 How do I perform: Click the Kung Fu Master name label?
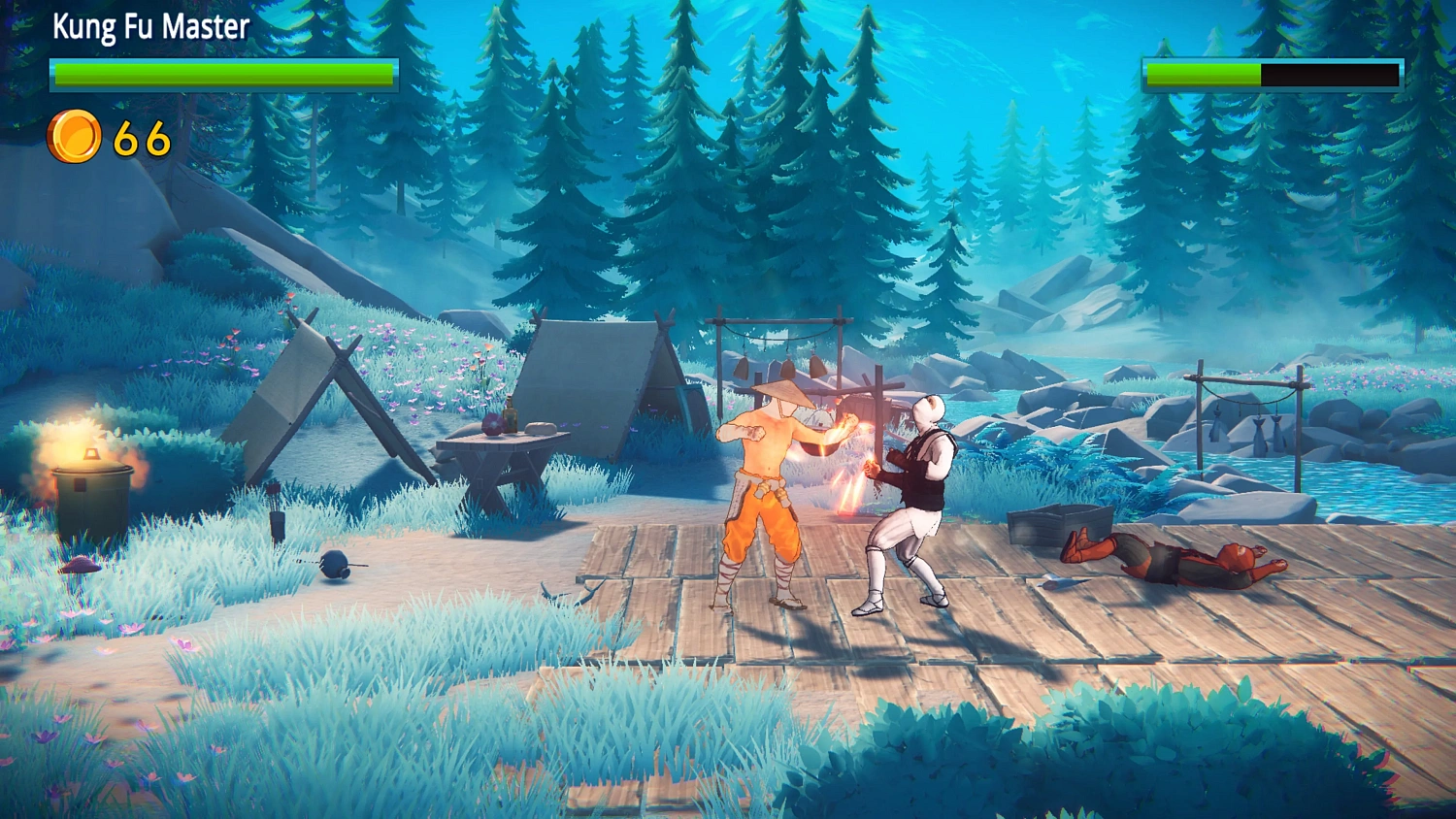click(150, 28)
